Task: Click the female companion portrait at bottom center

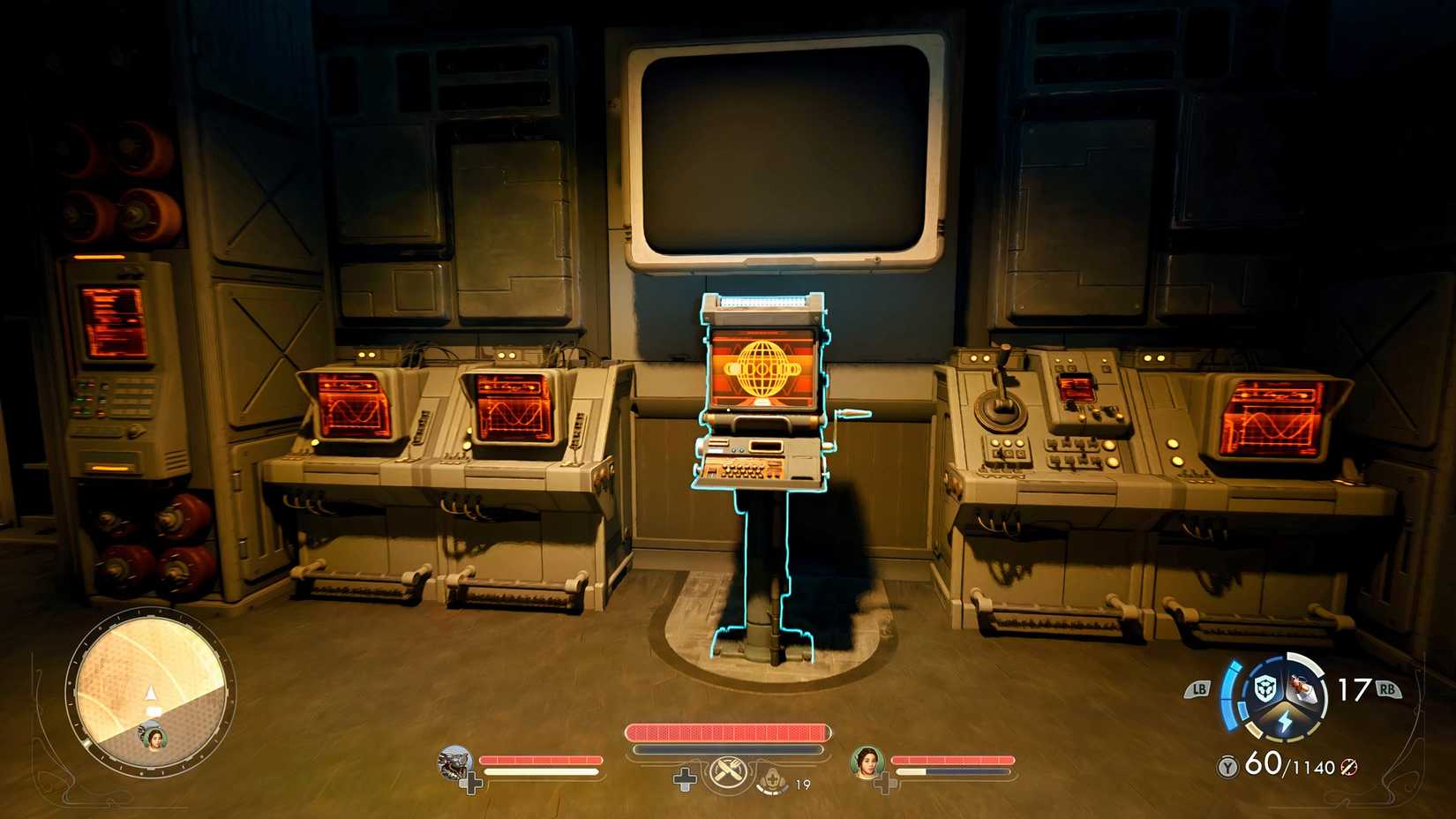Action: coord(867,764)
